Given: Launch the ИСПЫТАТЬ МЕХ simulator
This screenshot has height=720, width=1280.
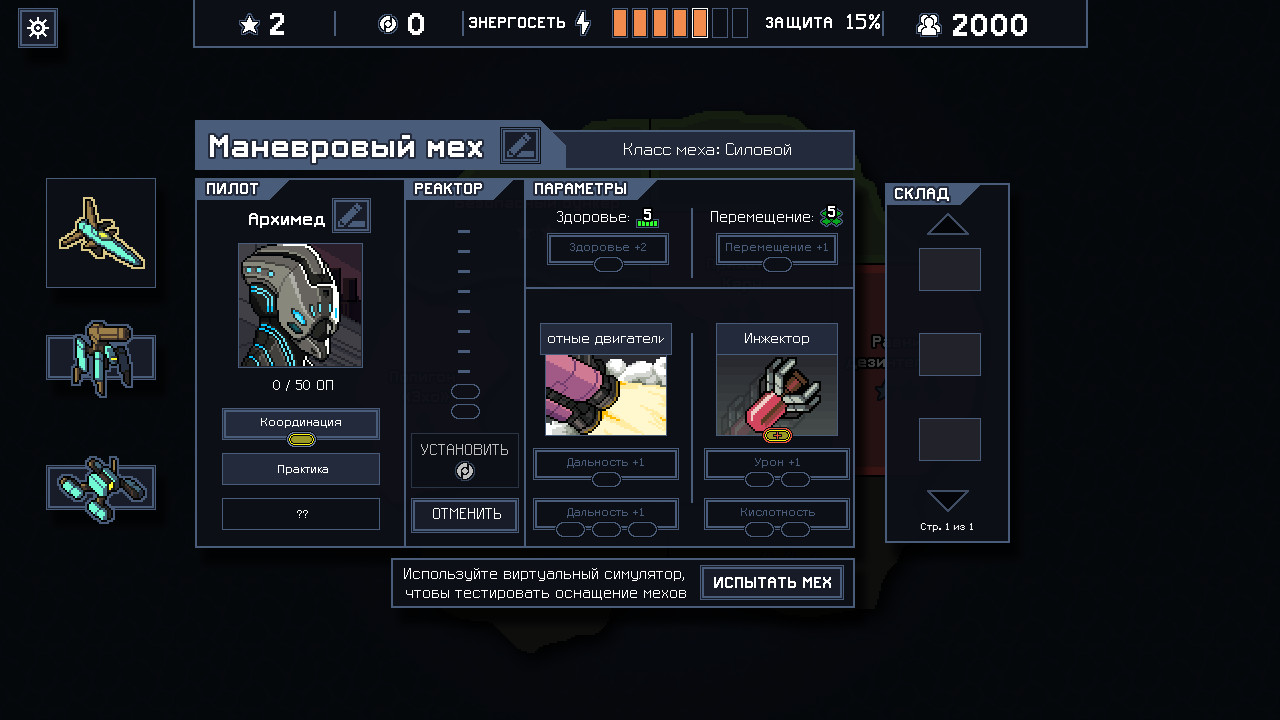Looking at the screenshot, I should coord(772,583).
